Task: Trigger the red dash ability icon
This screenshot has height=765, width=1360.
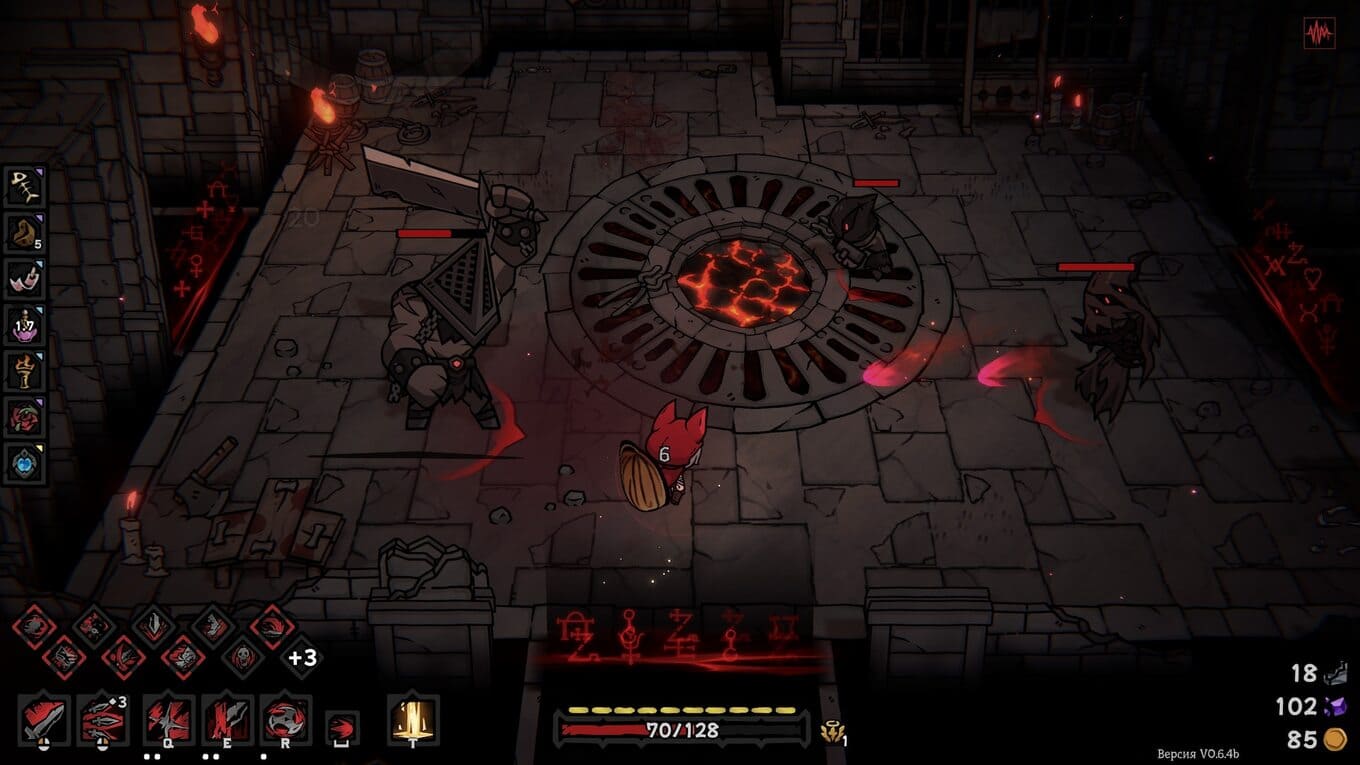Action: click(x=342, y=725)
